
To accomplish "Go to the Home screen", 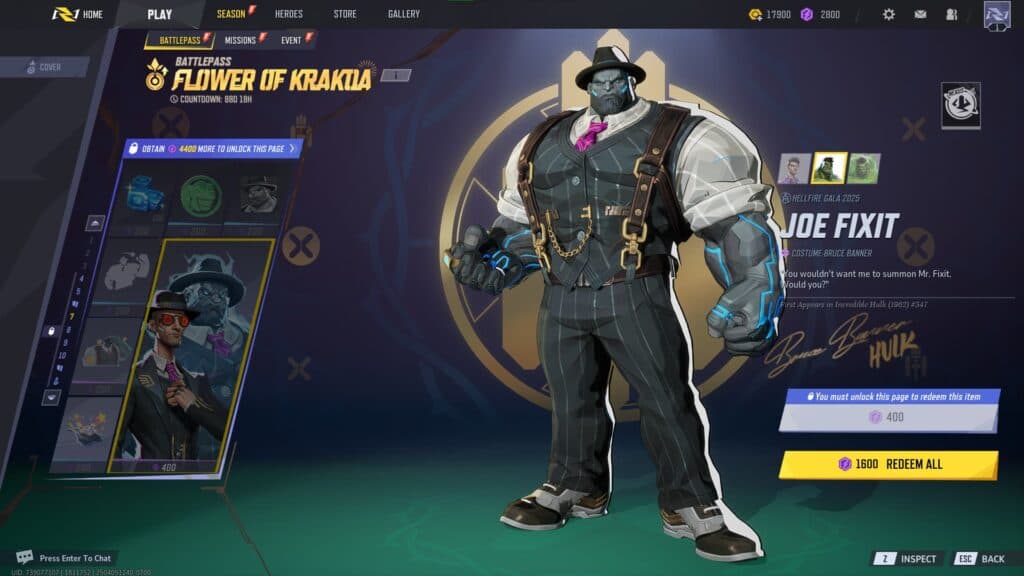I will (78, 14).
